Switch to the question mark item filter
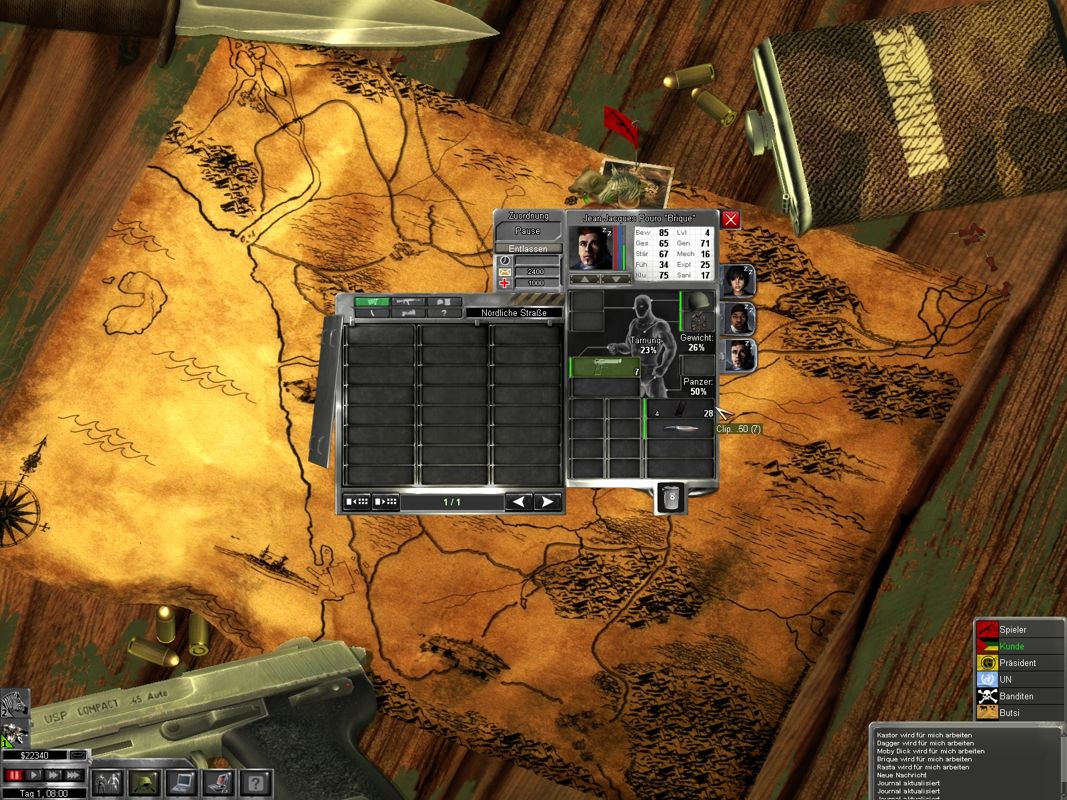The image size is (1067, 800). tap(444, 313)
